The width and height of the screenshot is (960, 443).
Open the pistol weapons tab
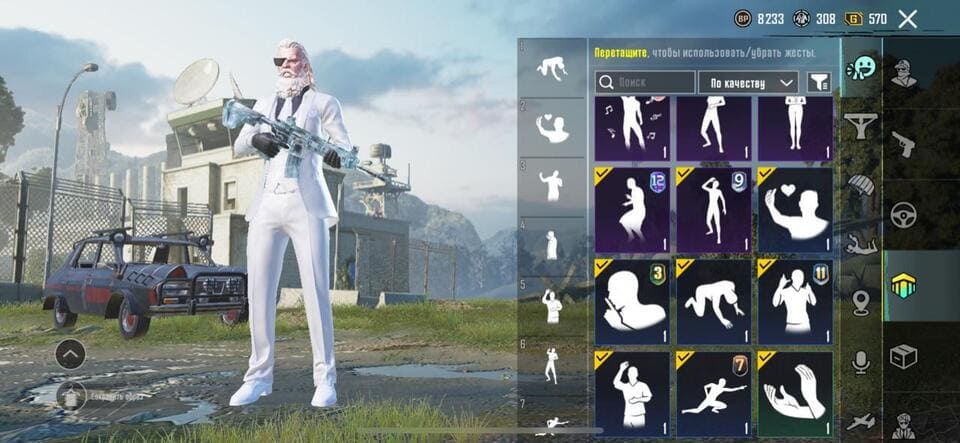coord(904,143)
